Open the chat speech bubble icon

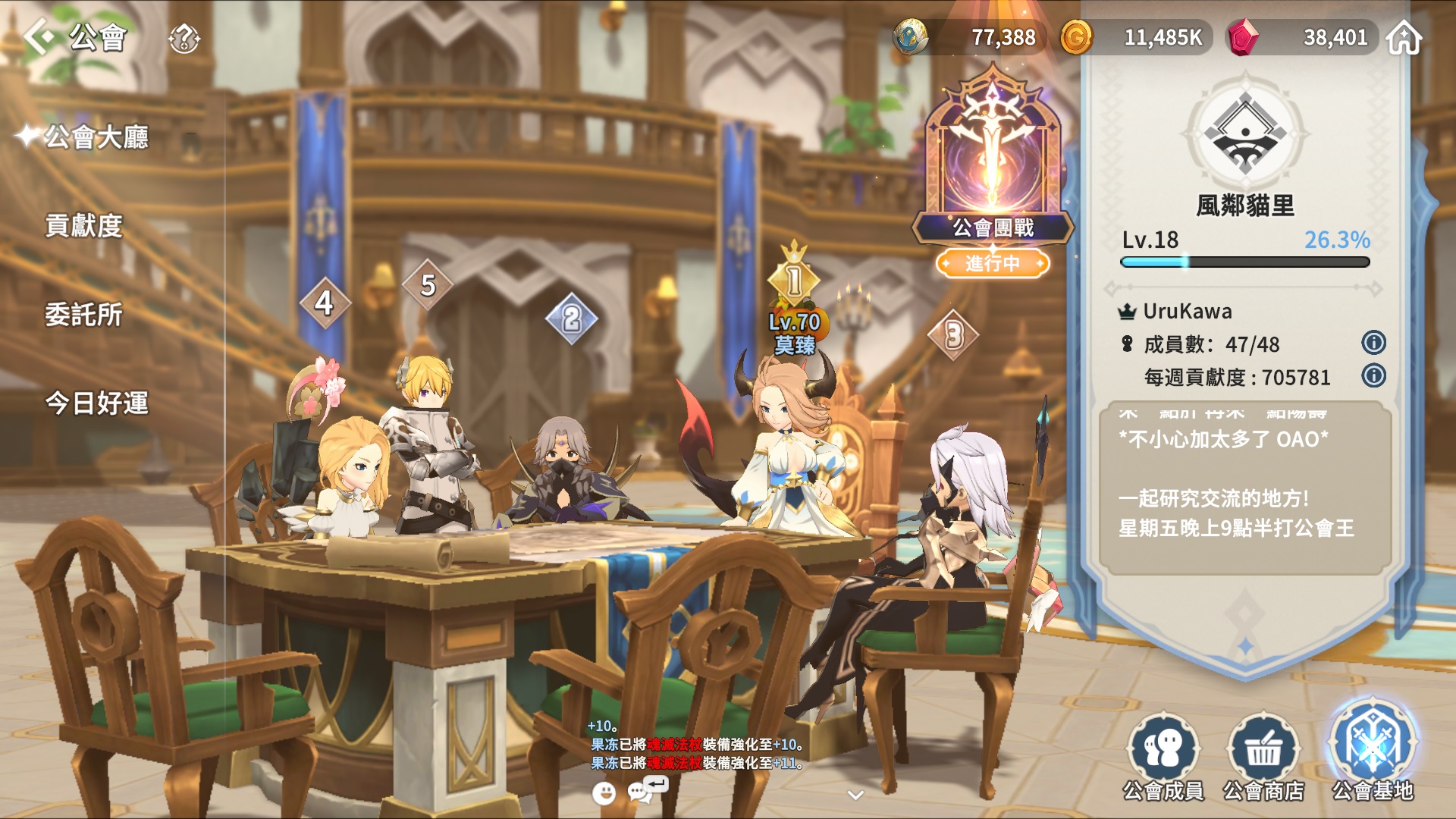639,792
